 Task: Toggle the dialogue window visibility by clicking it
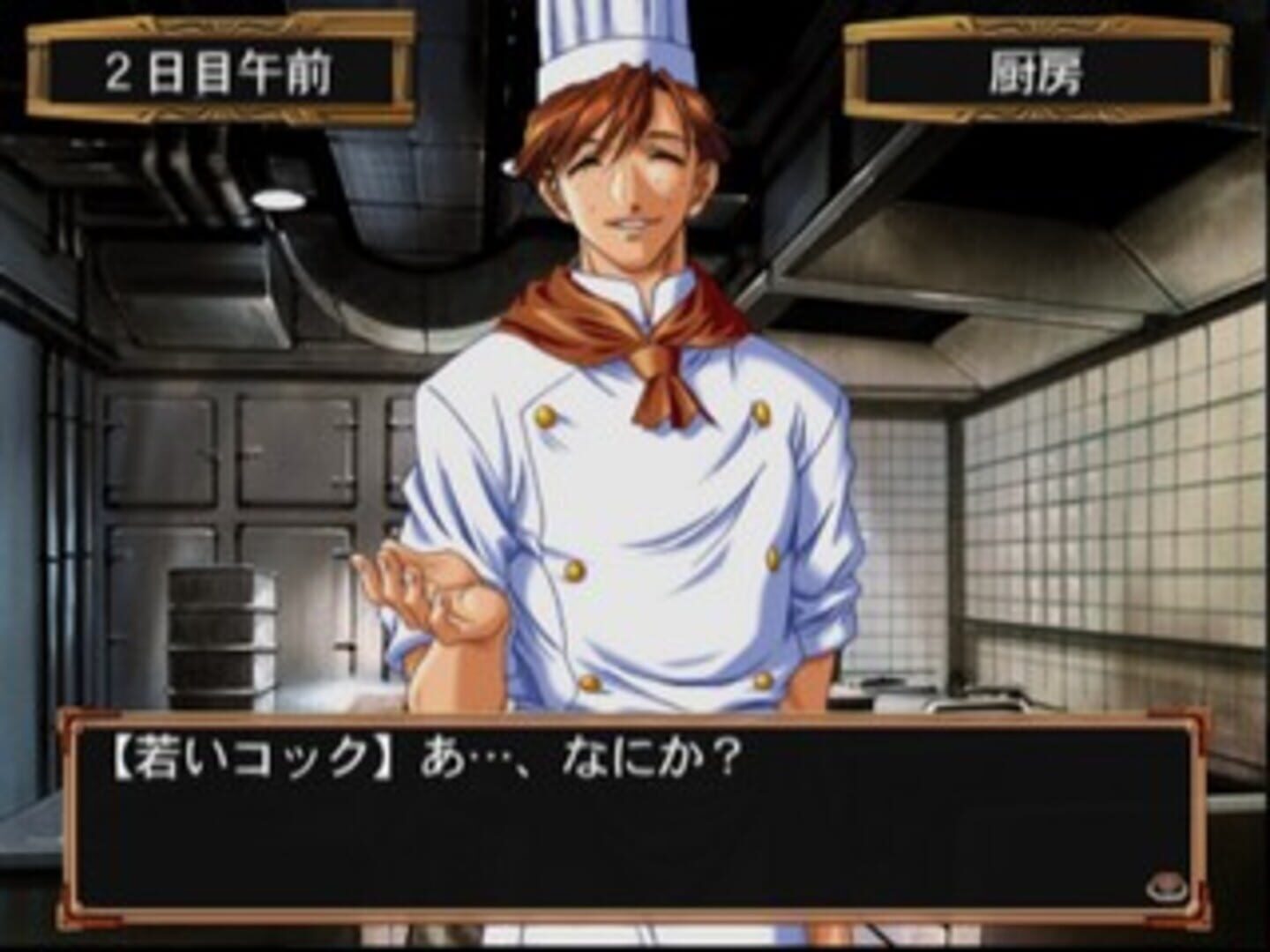(617, 837)
